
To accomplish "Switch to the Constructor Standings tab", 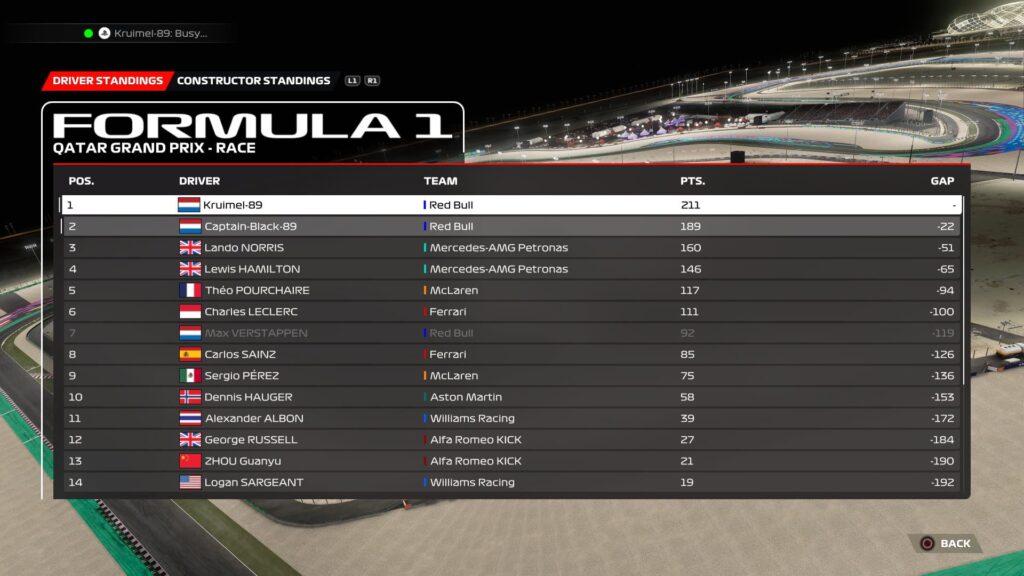I will click(x=253, y=81).
